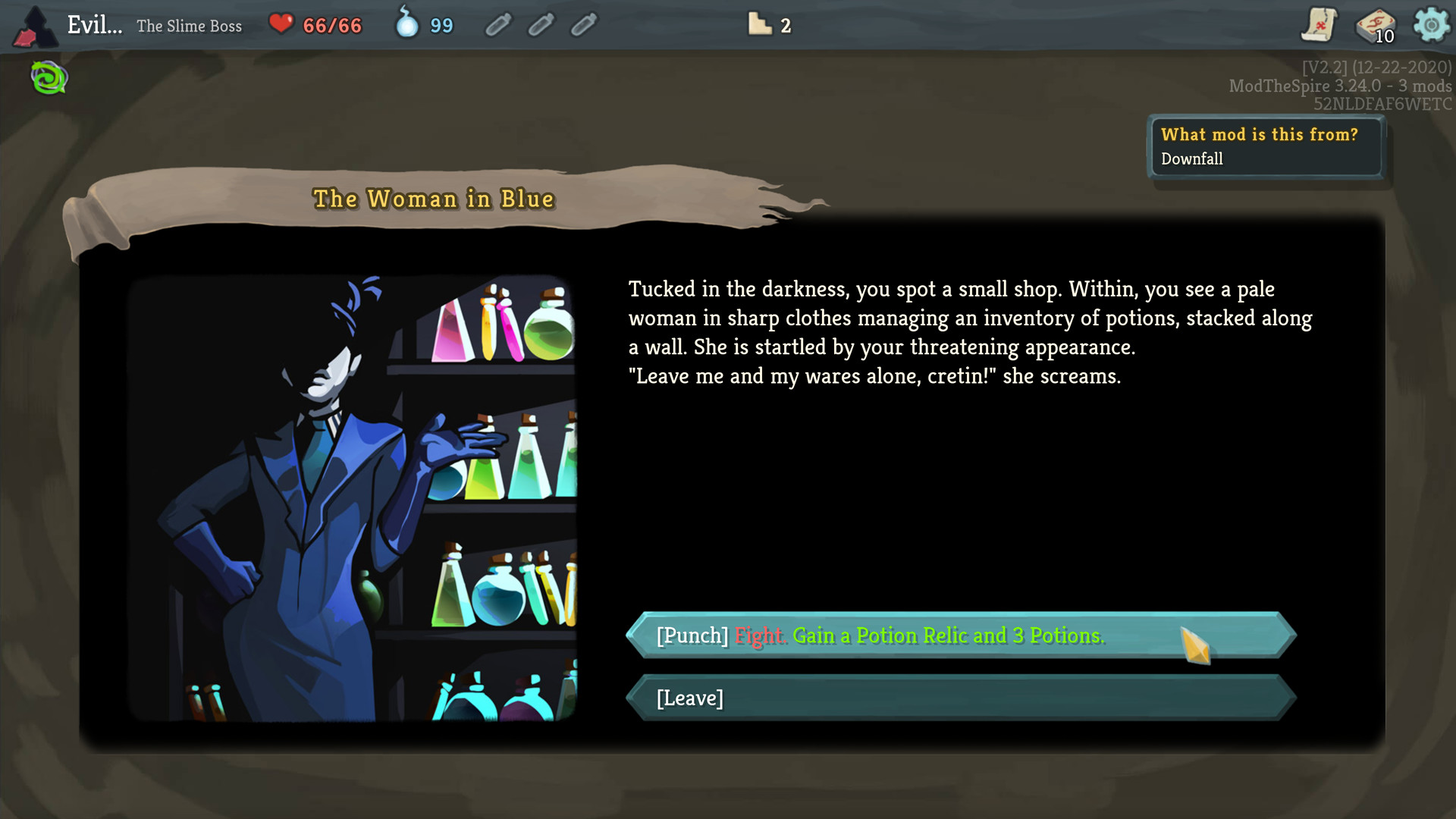Click the heart icon showing 66/66 HP
Viewport: 1456px width, 819px height.
coord(281,24)
